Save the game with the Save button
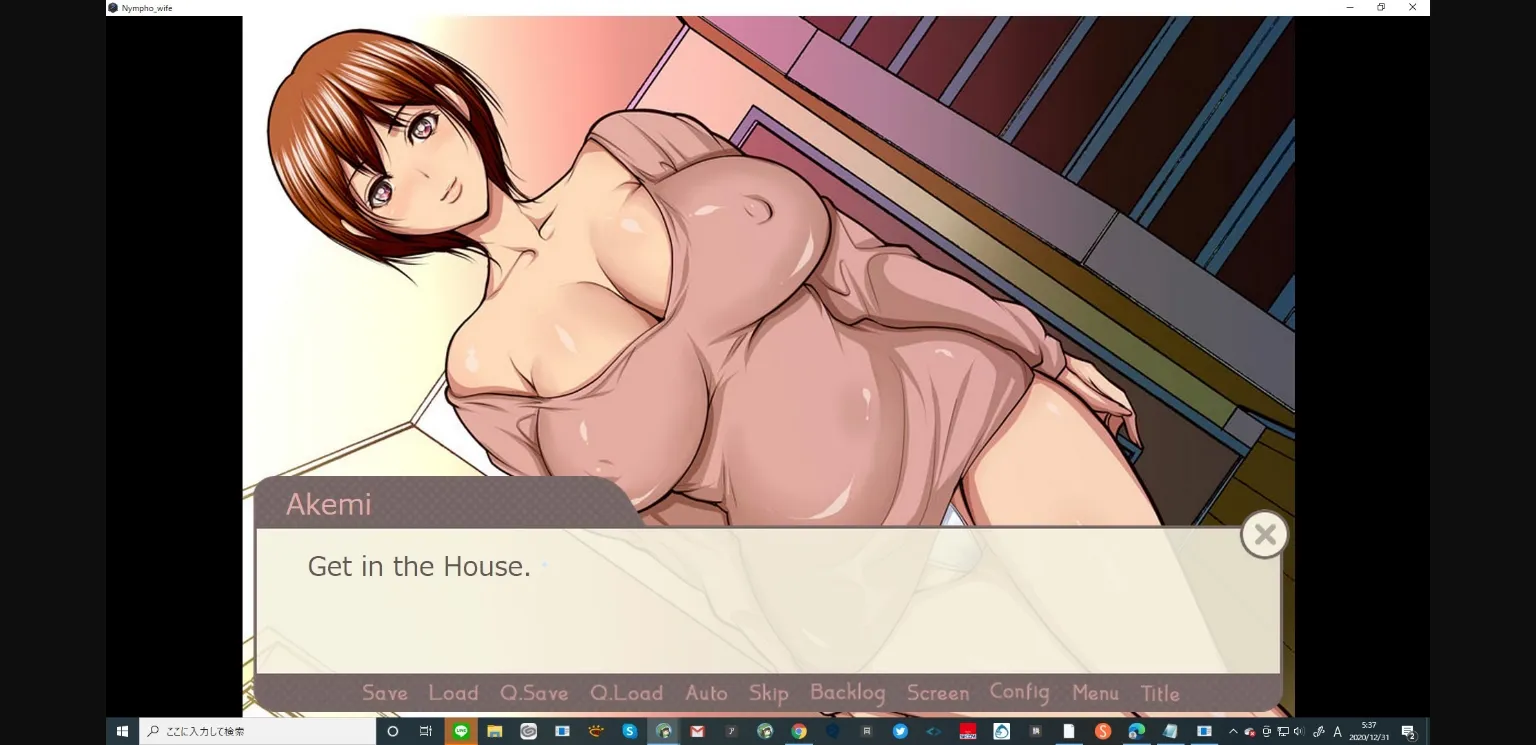 pyautogui.click(x=383, y=692)
